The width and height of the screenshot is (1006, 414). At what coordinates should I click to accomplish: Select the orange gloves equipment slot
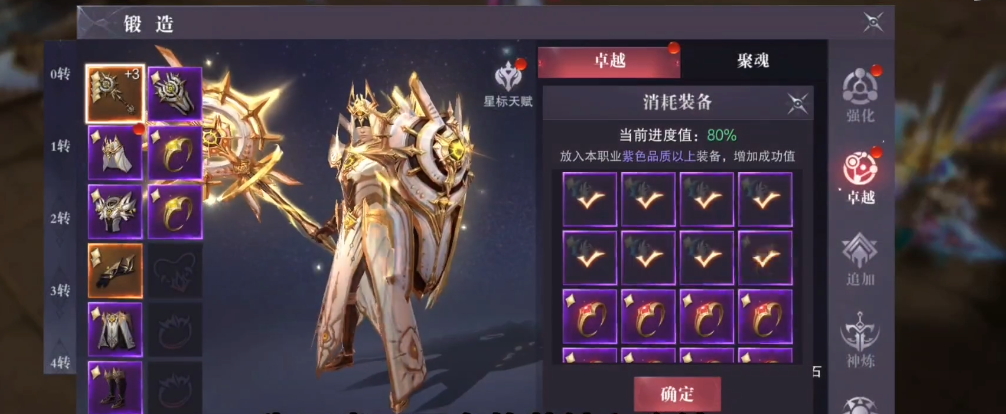[x=115, y=270]
